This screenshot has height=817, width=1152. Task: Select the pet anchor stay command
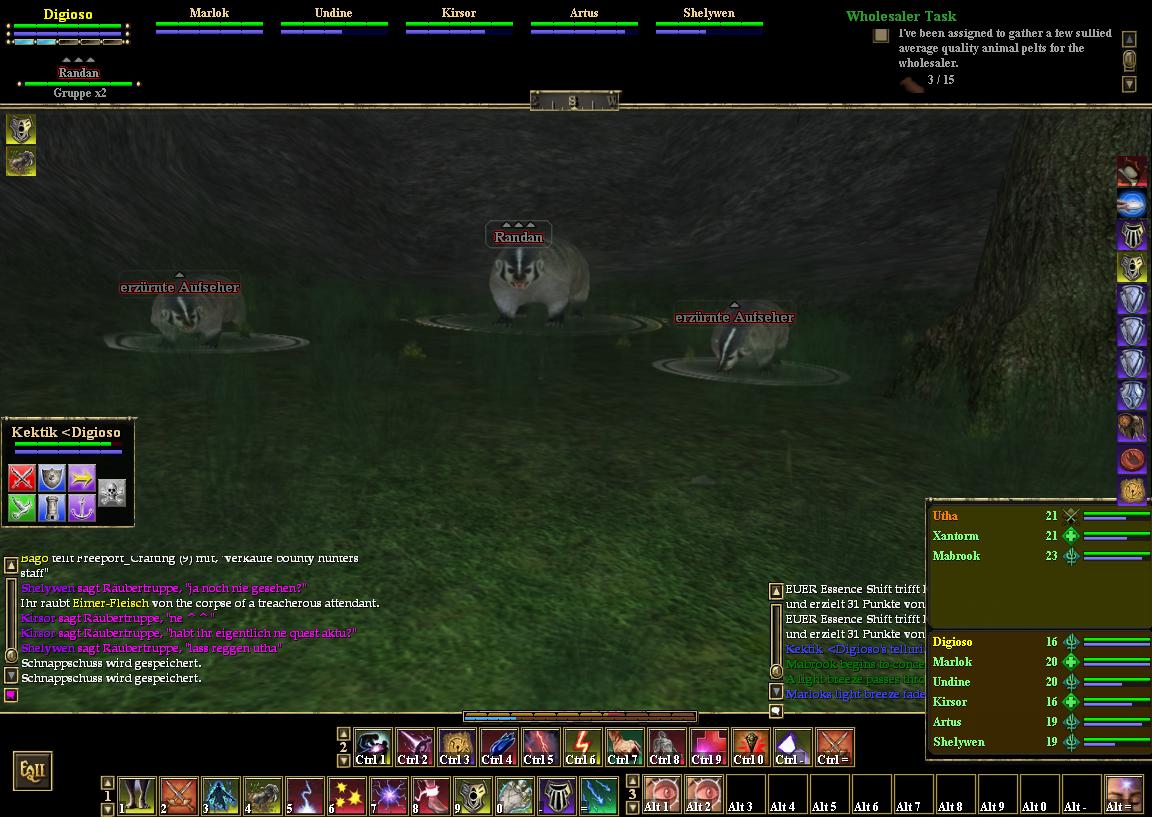click(x=82, y=508)
